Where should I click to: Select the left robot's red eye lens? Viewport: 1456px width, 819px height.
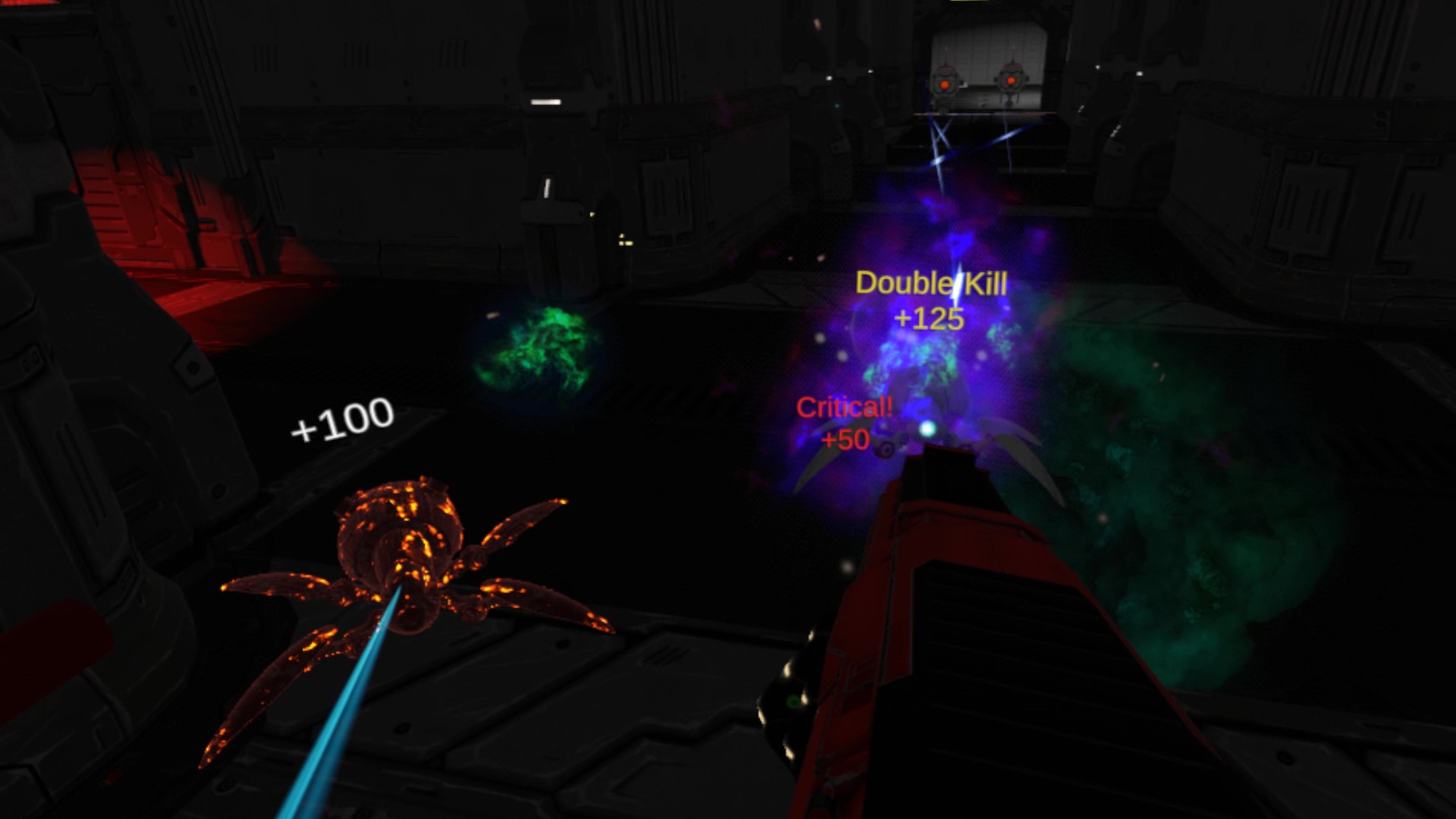pos(945,85)
